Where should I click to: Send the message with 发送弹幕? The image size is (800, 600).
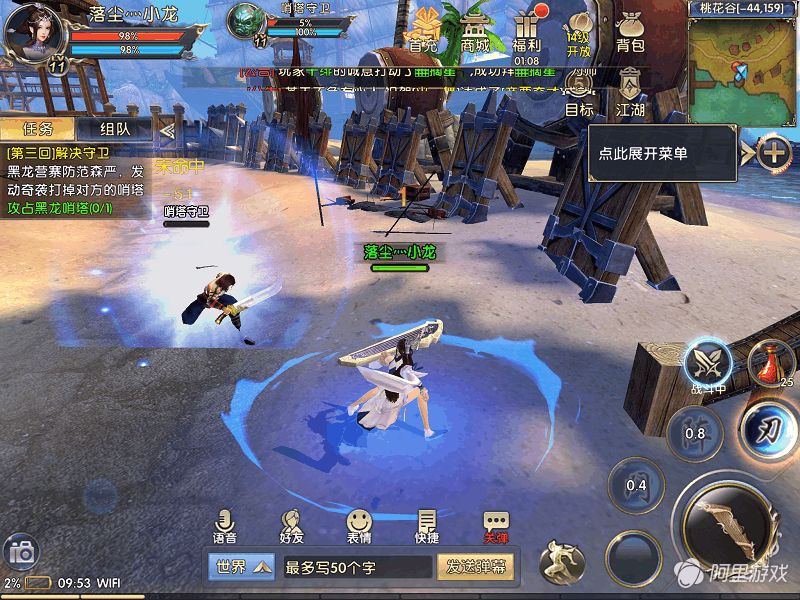(x=475, y=567)
